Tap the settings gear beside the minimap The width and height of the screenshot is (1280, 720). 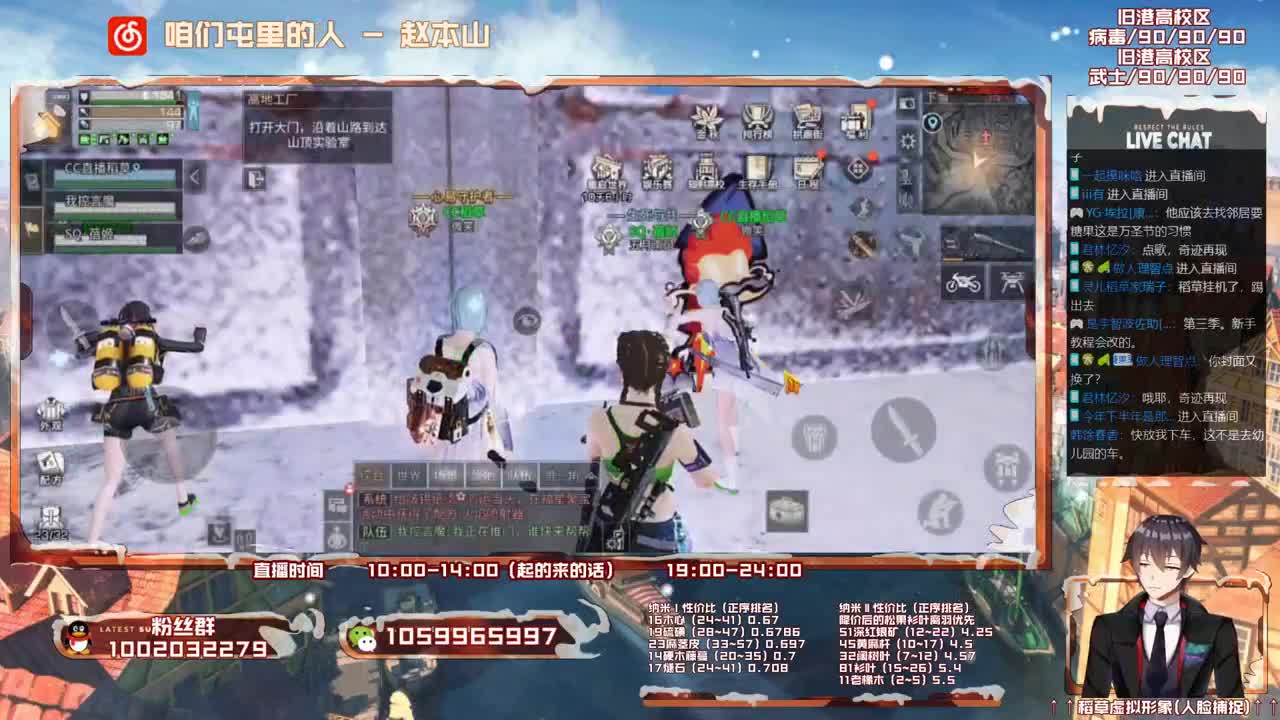tap(907, 140)
